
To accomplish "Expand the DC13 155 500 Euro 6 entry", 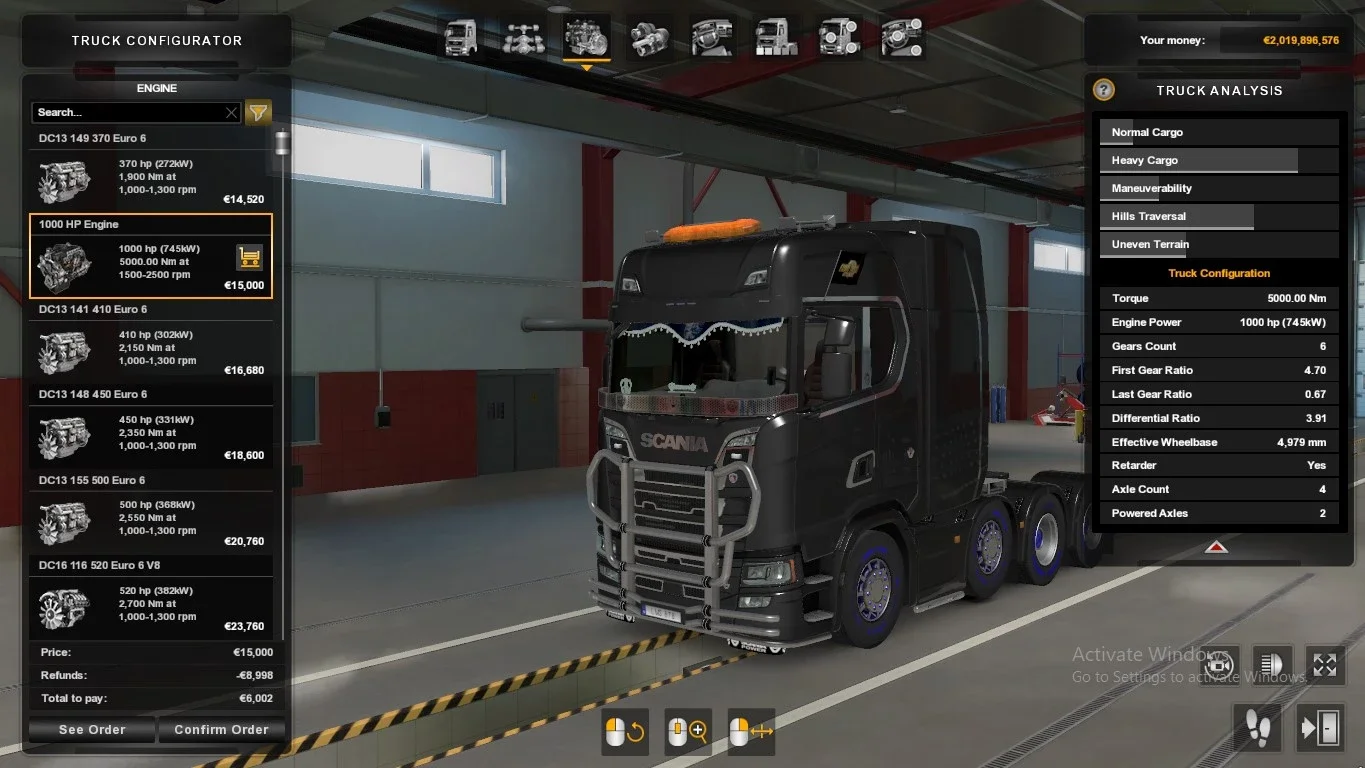I will [x=150, y=480].
